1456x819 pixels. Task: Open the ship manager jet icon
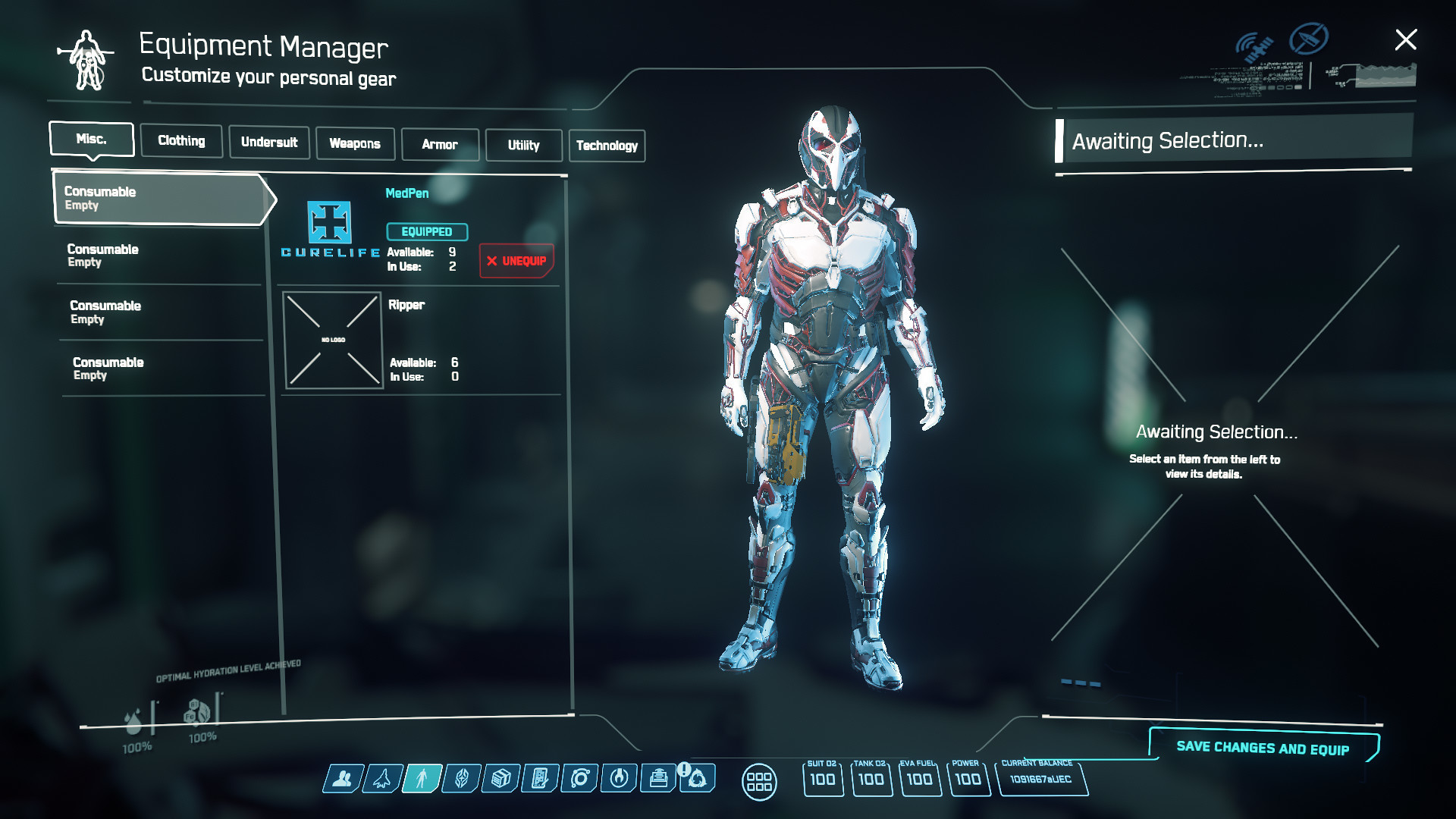(x=382, y=779)
